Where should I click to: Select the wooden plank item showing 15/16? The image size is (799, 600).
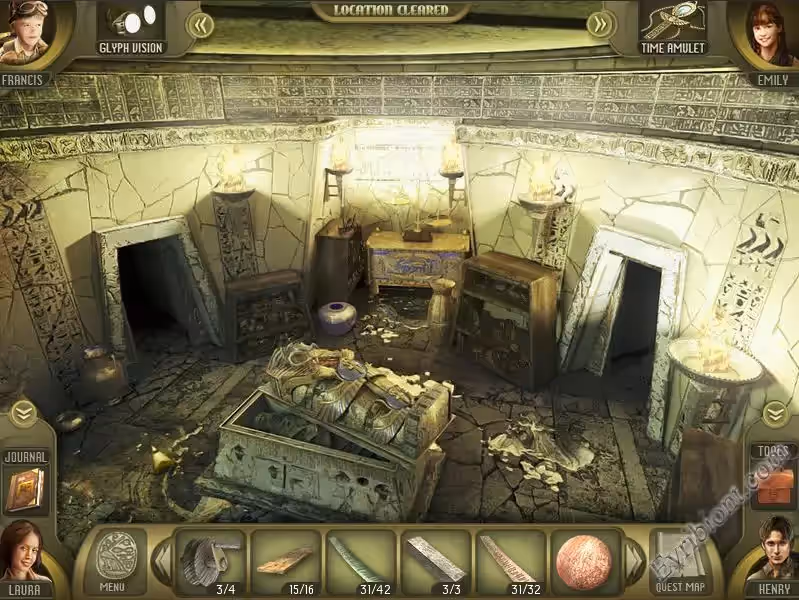pos(285,560)
